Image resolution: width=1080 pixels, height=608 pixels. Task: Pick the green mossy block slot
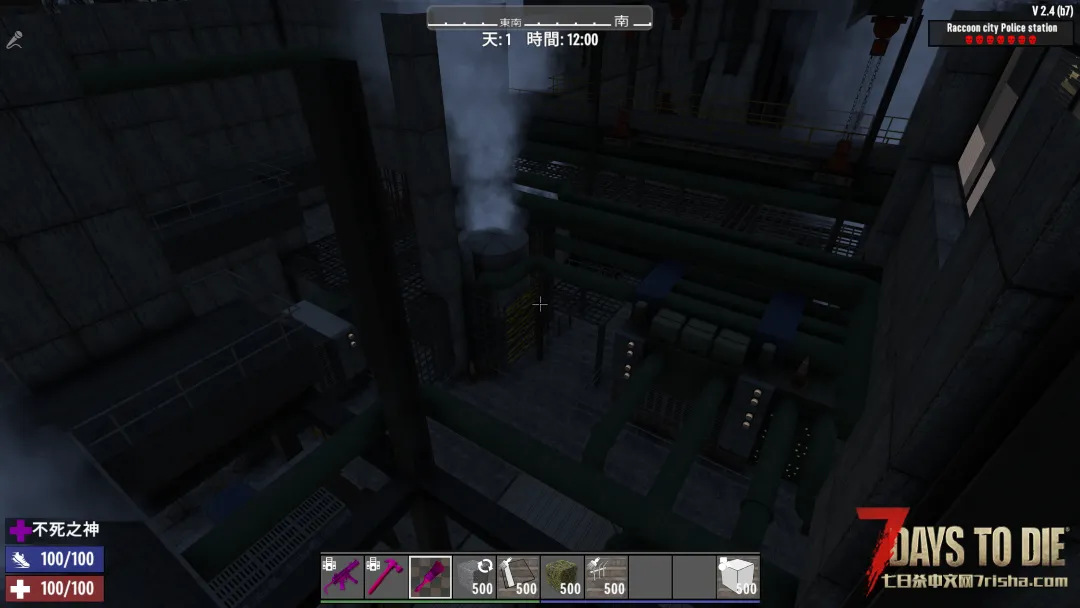tap(562, 577)
